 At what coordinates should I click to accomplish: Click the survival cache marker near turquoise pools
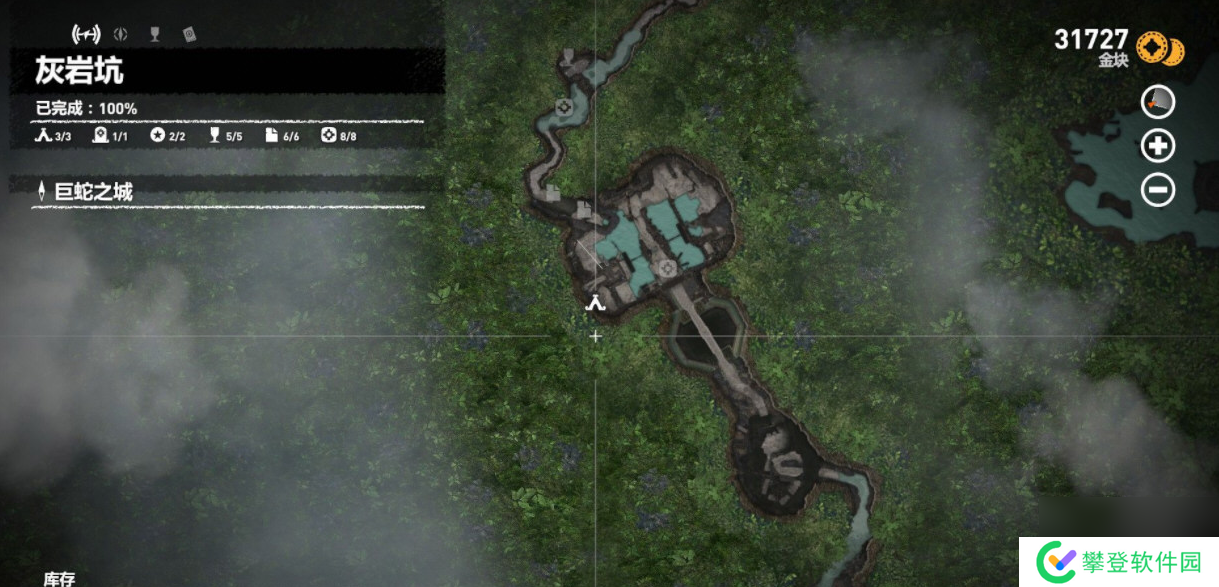[x=667, y=267]
